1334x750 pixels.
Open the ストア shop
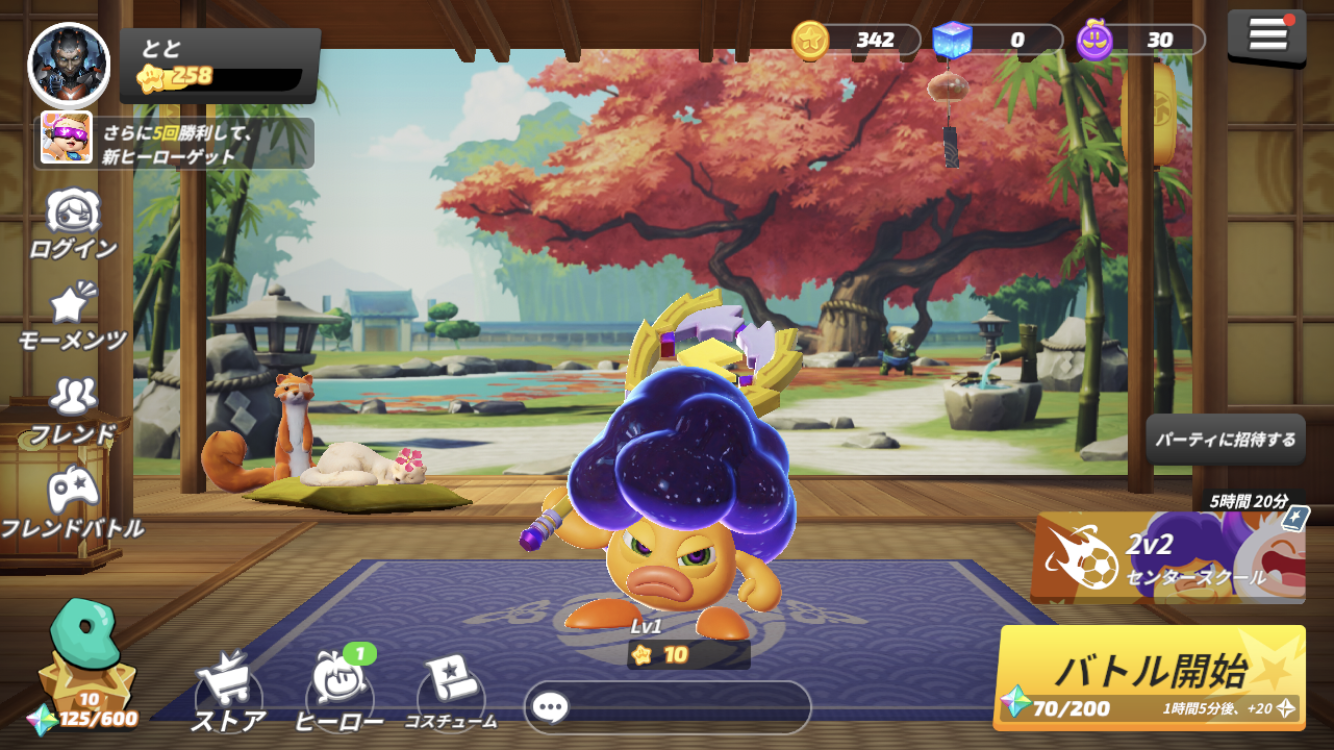click(x=229, y=692)
